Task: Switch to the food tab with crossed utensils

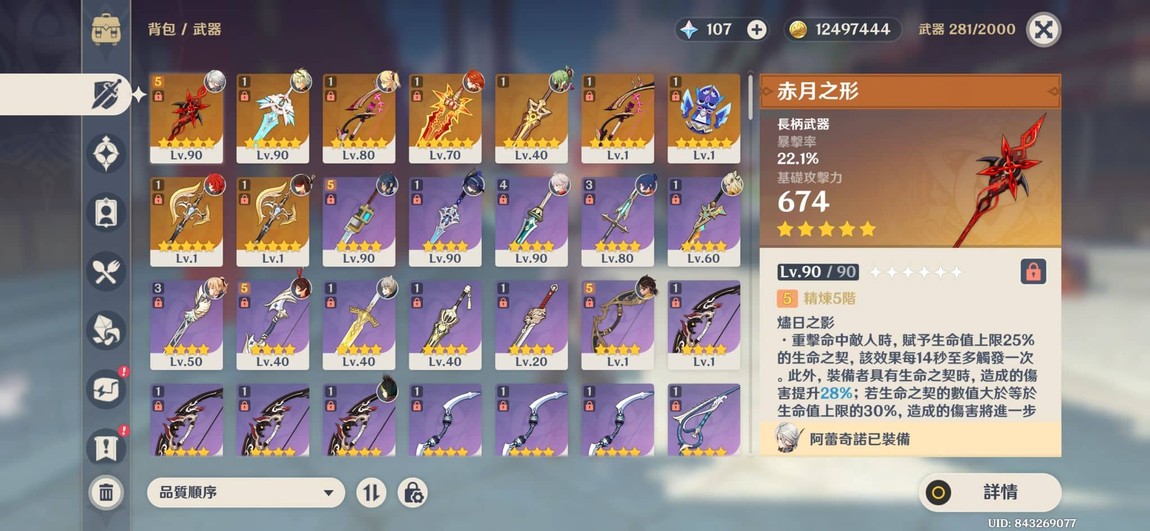Action: tap(106, 269)
